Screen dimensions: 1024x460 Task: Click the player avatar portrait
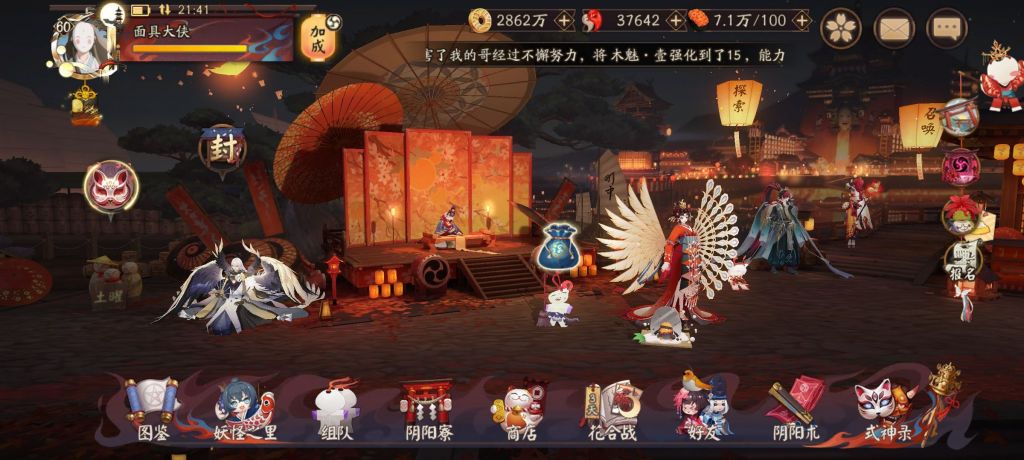[x=85, y=45]
